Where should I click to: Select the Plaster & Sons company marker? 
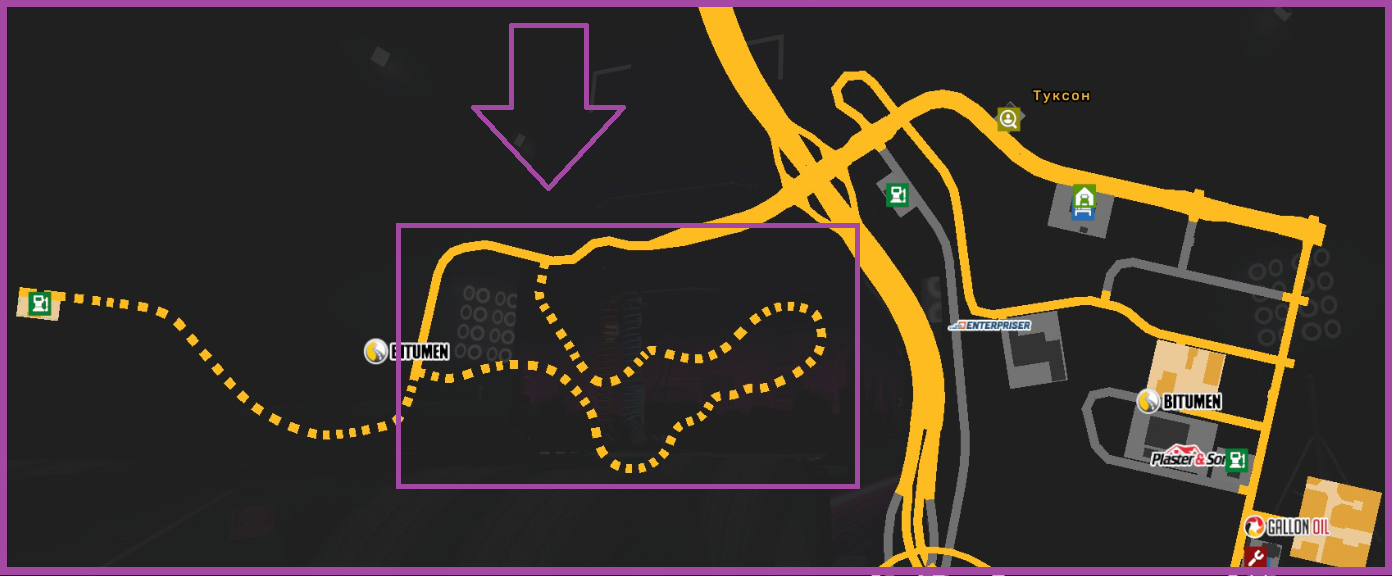point(1187,458)
